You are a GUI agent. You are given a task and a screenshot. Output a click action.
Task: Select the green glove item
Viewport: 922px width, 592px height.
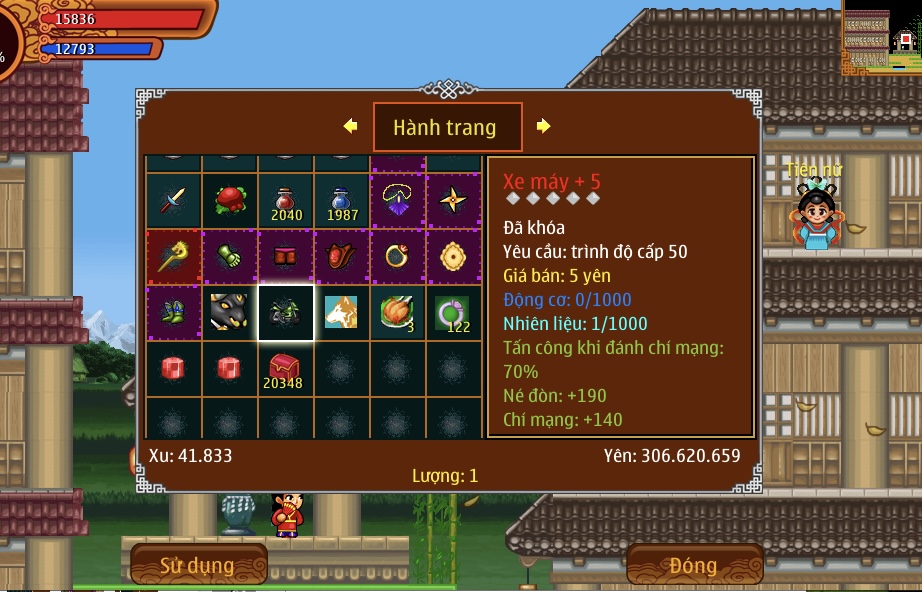click(x=230, y=257)
